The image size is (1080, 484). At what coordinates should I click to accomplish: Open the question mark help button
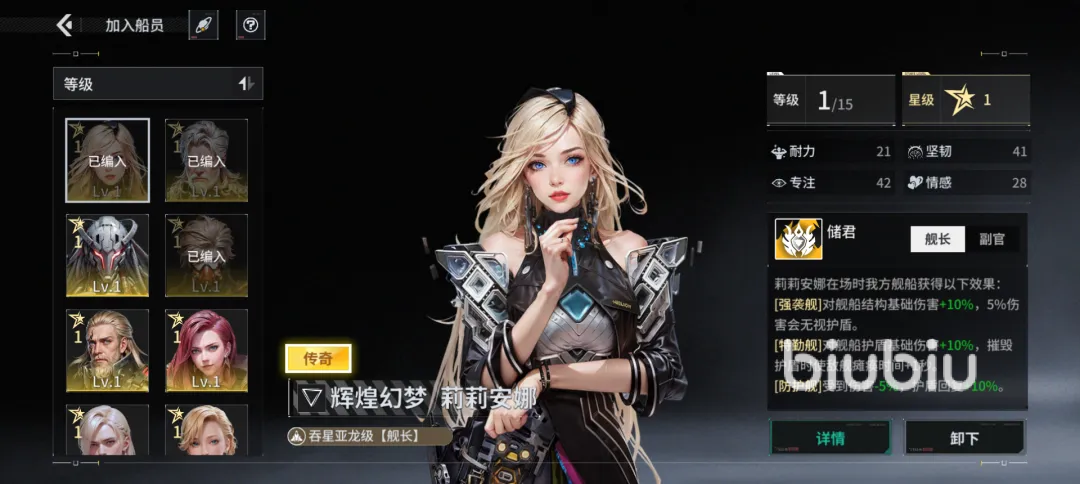pyautogui.click(x=250, y=25)
